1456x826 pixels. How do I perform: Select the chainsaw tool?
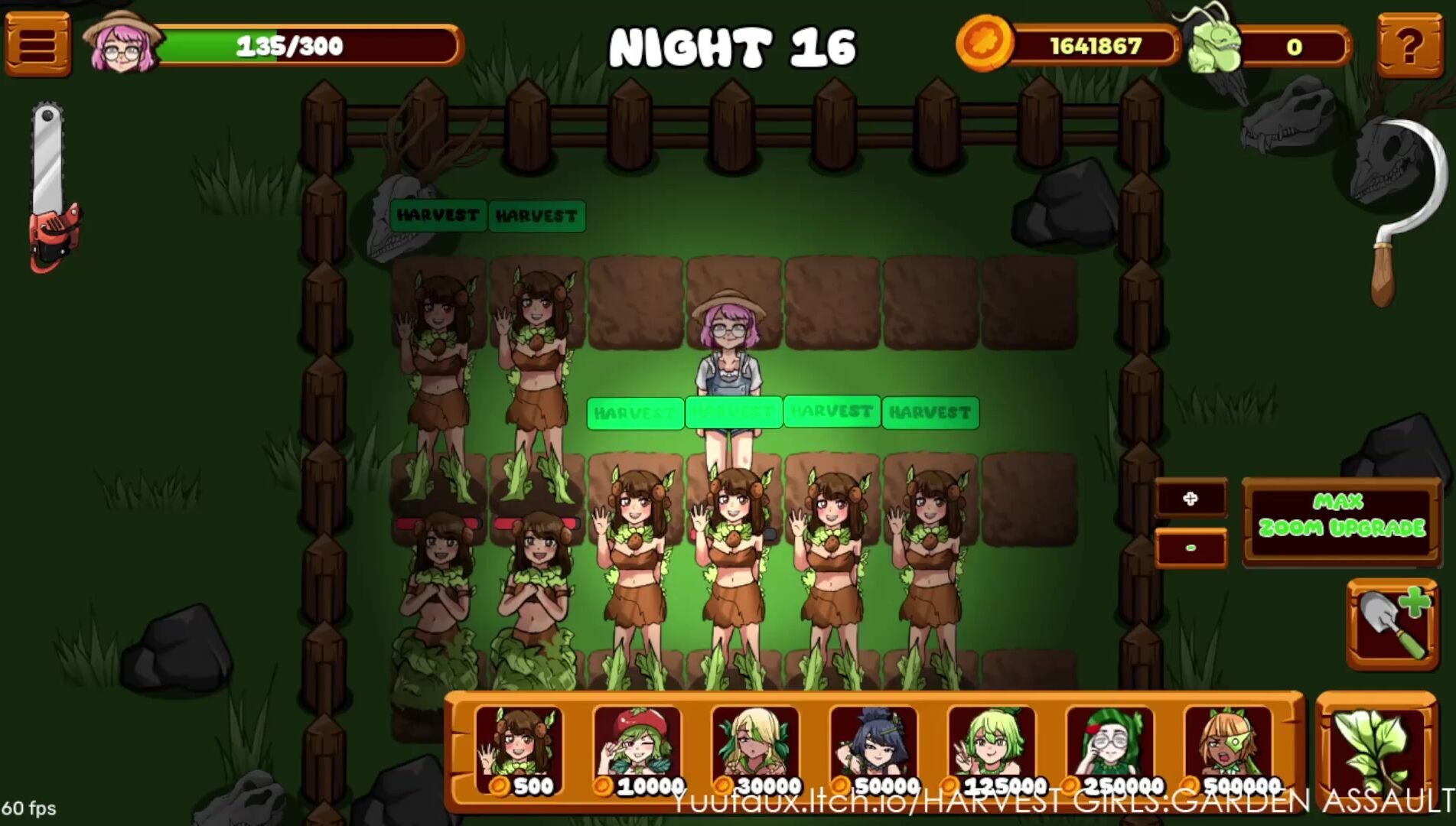[x=51, y=187]
